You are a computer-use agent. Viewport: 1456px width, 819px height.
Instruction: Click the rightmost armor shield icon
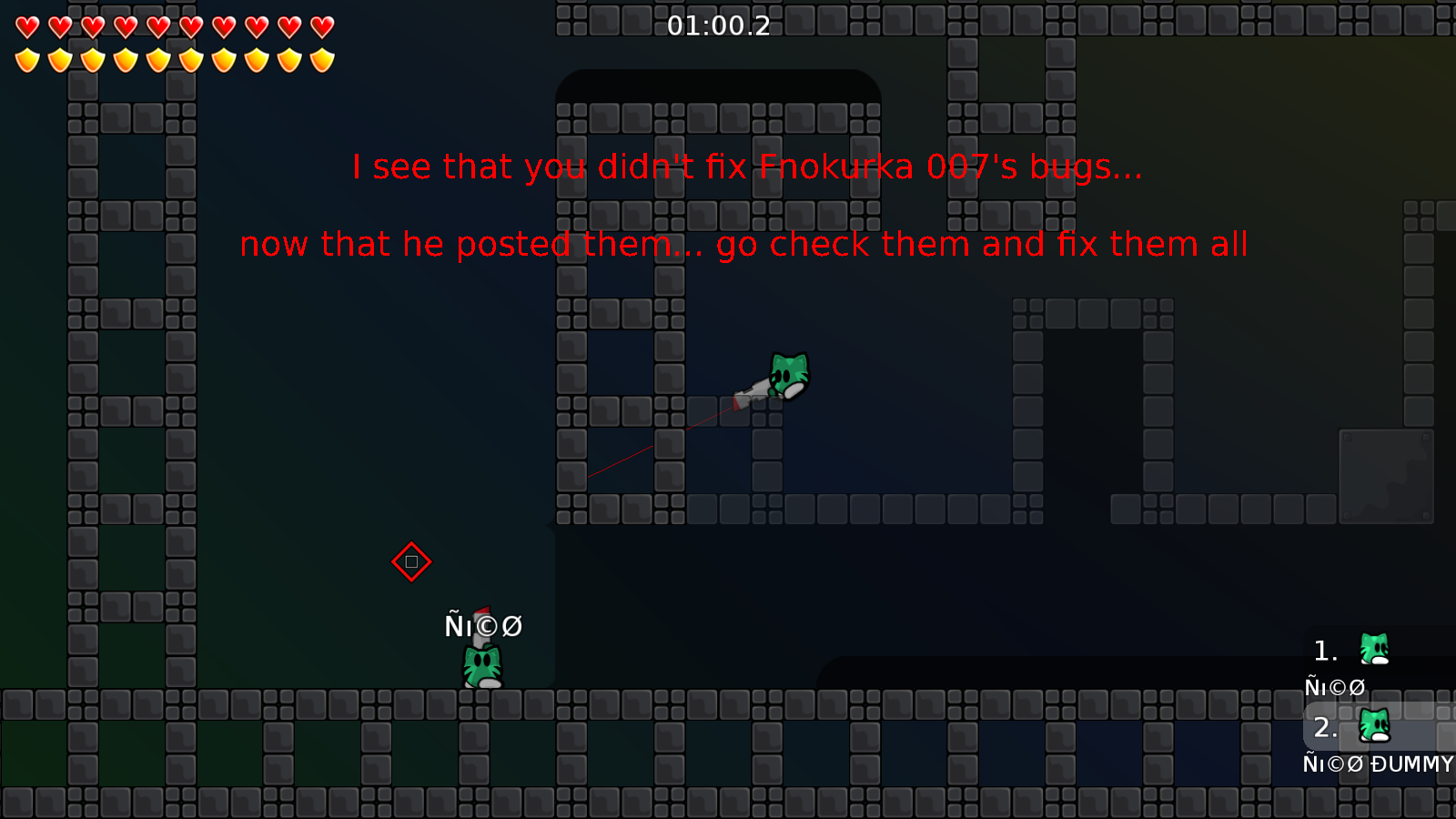point(318,61)
